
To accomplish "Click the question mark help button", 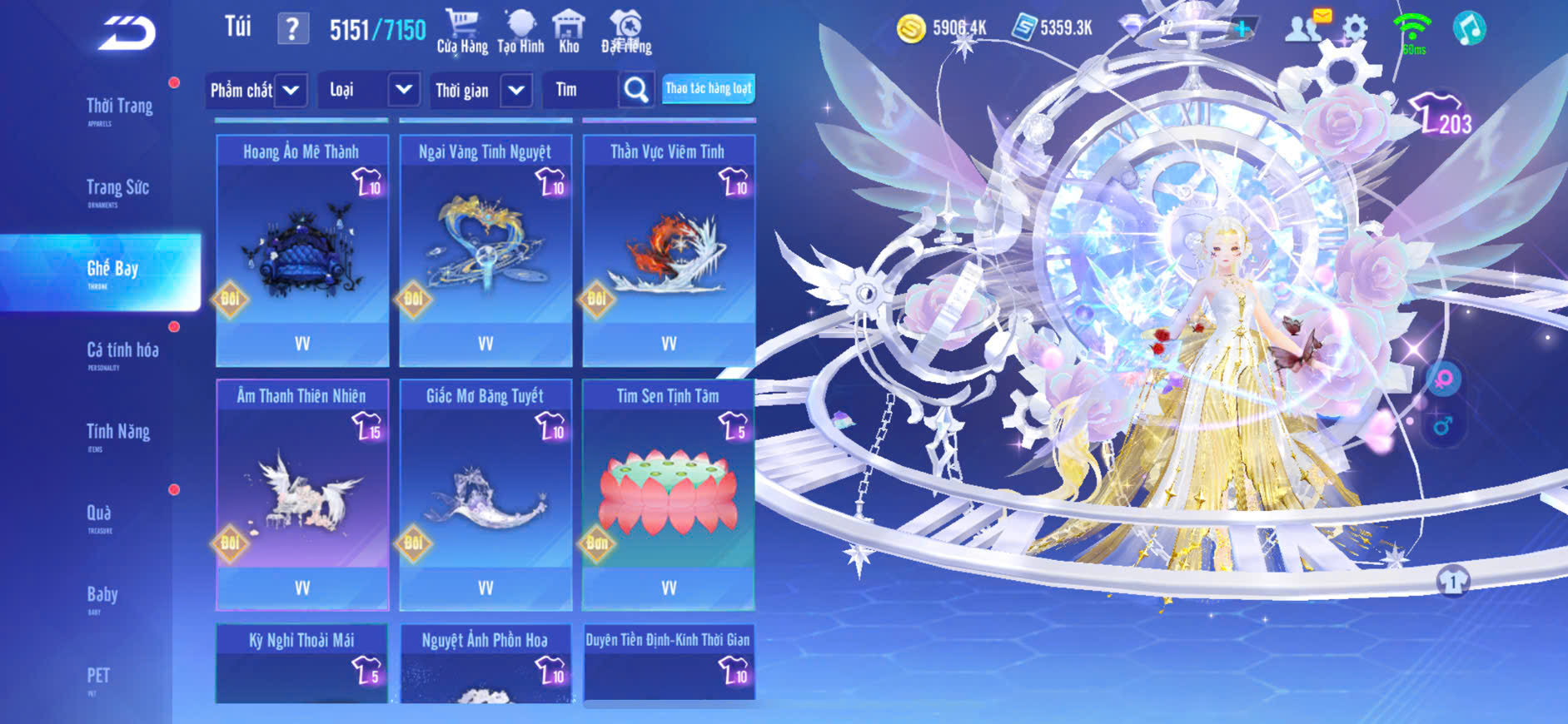I will (x=292, y=30).
